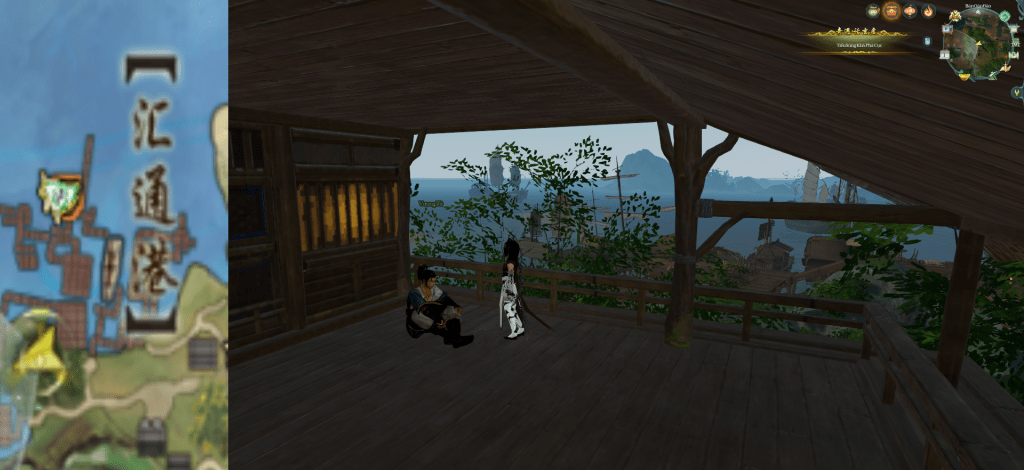Click the round V button under the minimap

[1017, 92]
